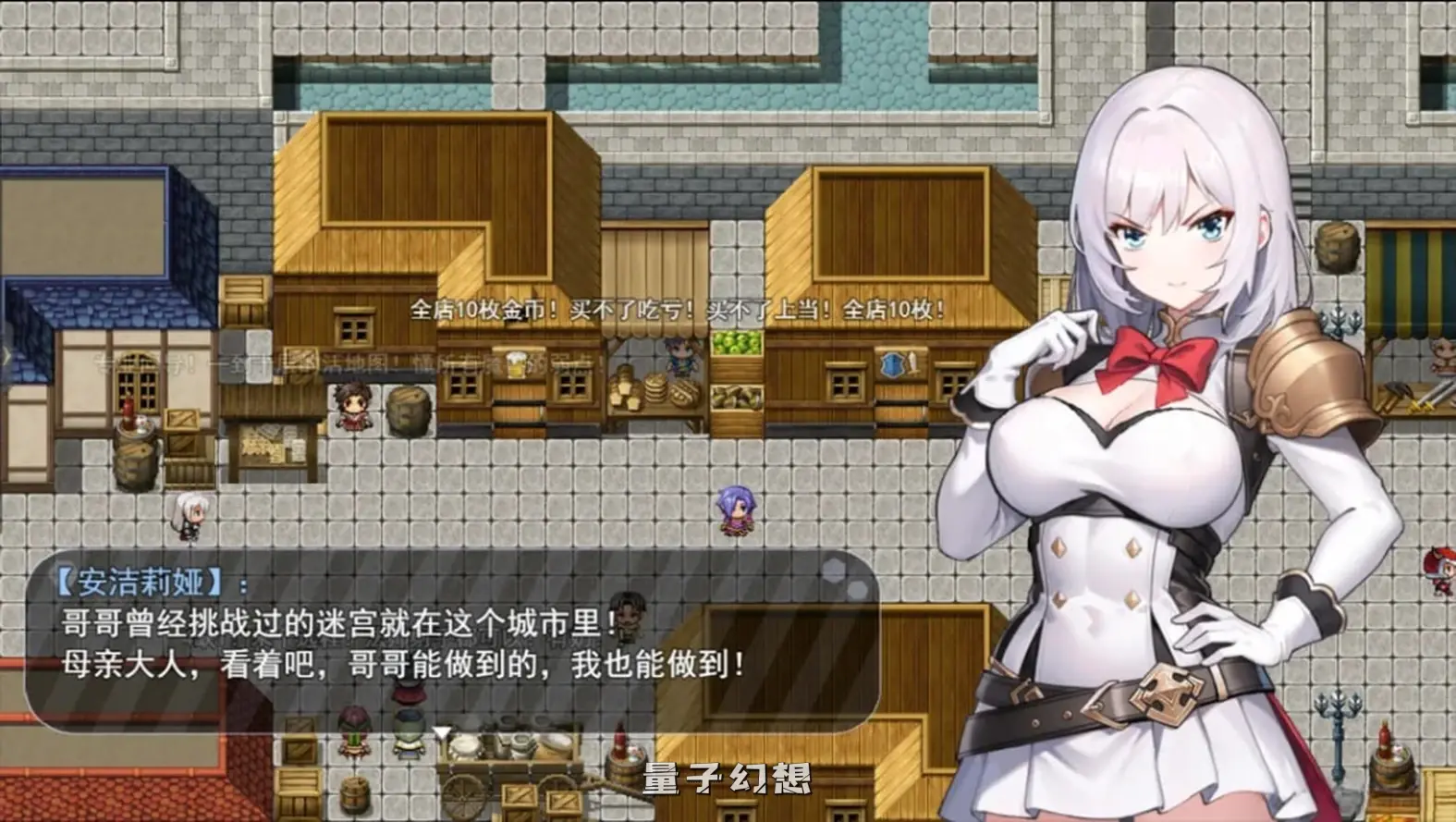Click the firewood bin below the apples
The width and height of the screenshot is (1456, 822).
pyautogui.click(x=736, y=395)
